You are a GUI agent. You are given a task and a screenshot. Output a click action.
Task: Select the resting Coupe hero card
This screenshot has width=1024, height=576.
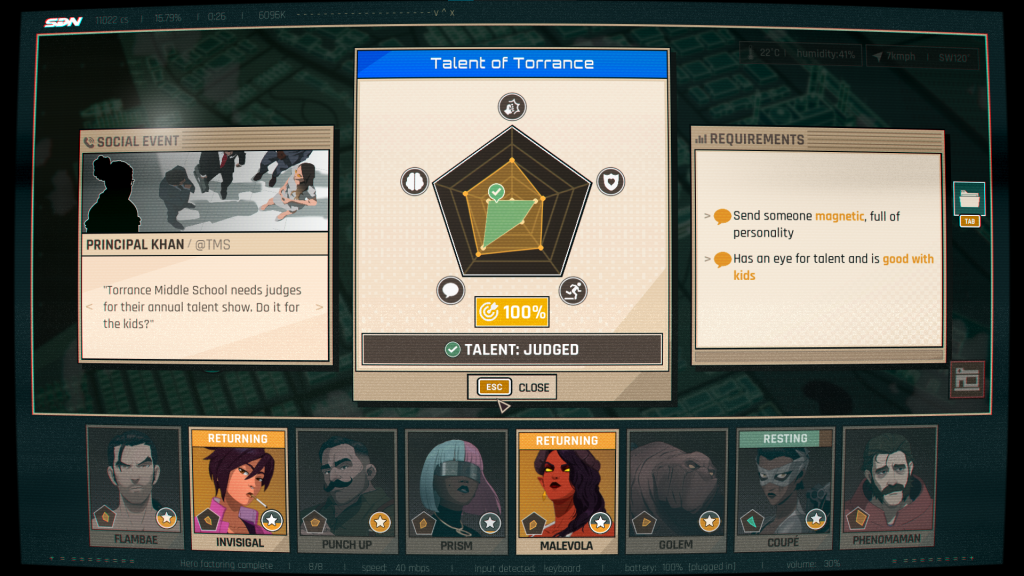tap(785, 490)
